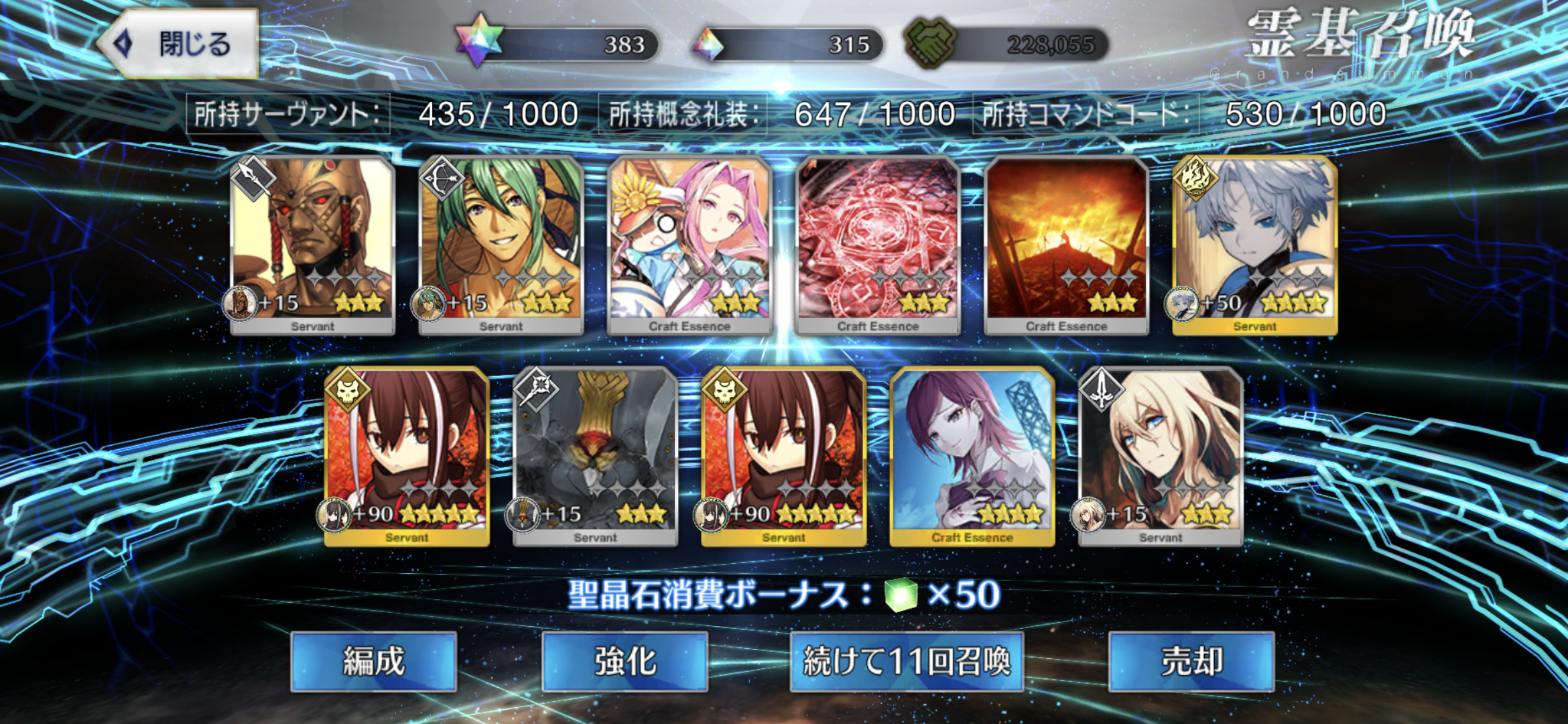This screenshot has width=1568, height=724.
Task: Select the blonde Saber servant card
Action: (1161, 456)
